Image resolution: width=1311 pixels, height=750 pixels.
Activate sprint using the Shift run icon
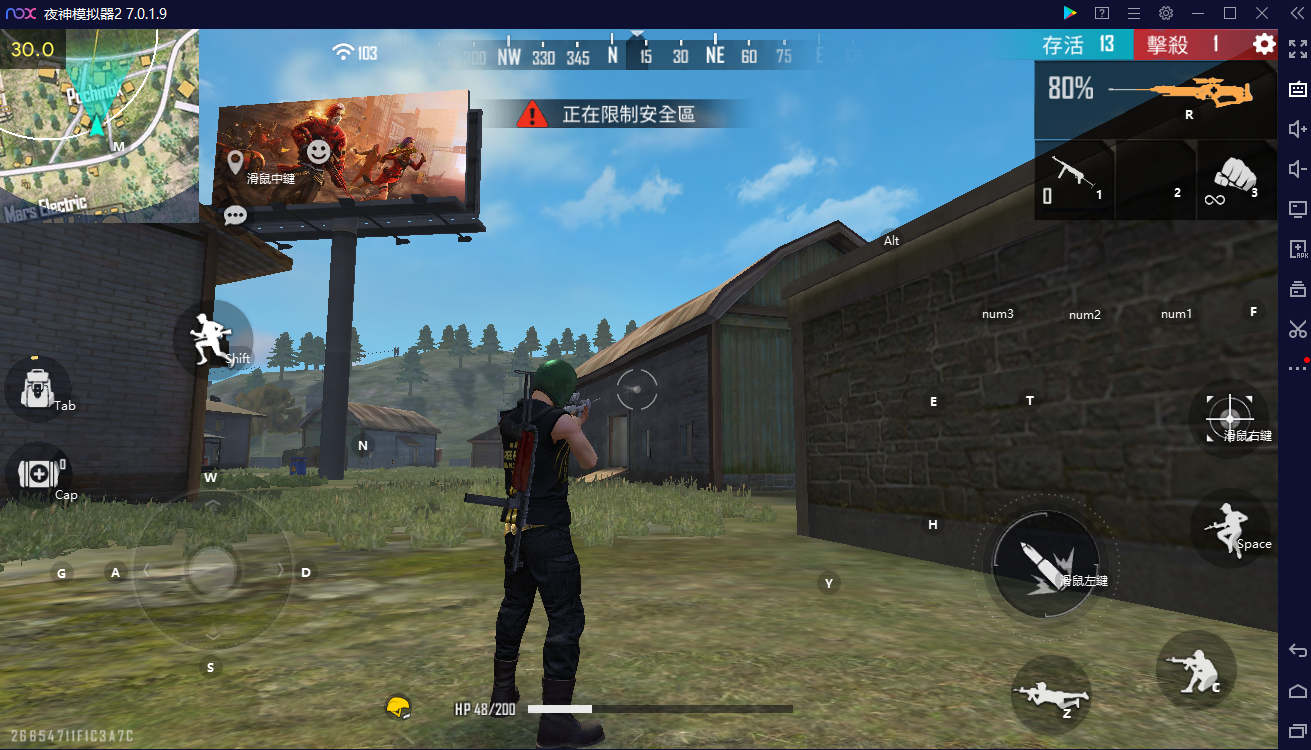pos(210,338)
